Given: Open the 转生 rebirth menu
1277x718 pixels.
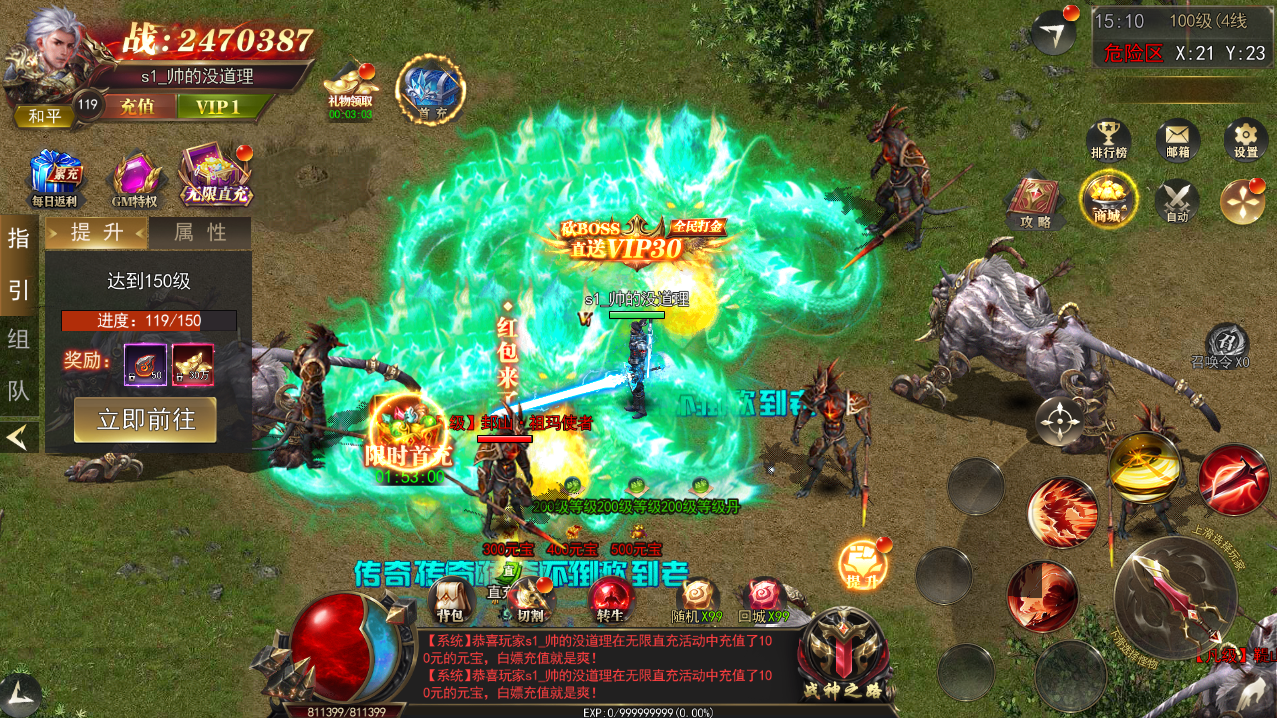Looking at the screenshot, I should coord(610,600).
